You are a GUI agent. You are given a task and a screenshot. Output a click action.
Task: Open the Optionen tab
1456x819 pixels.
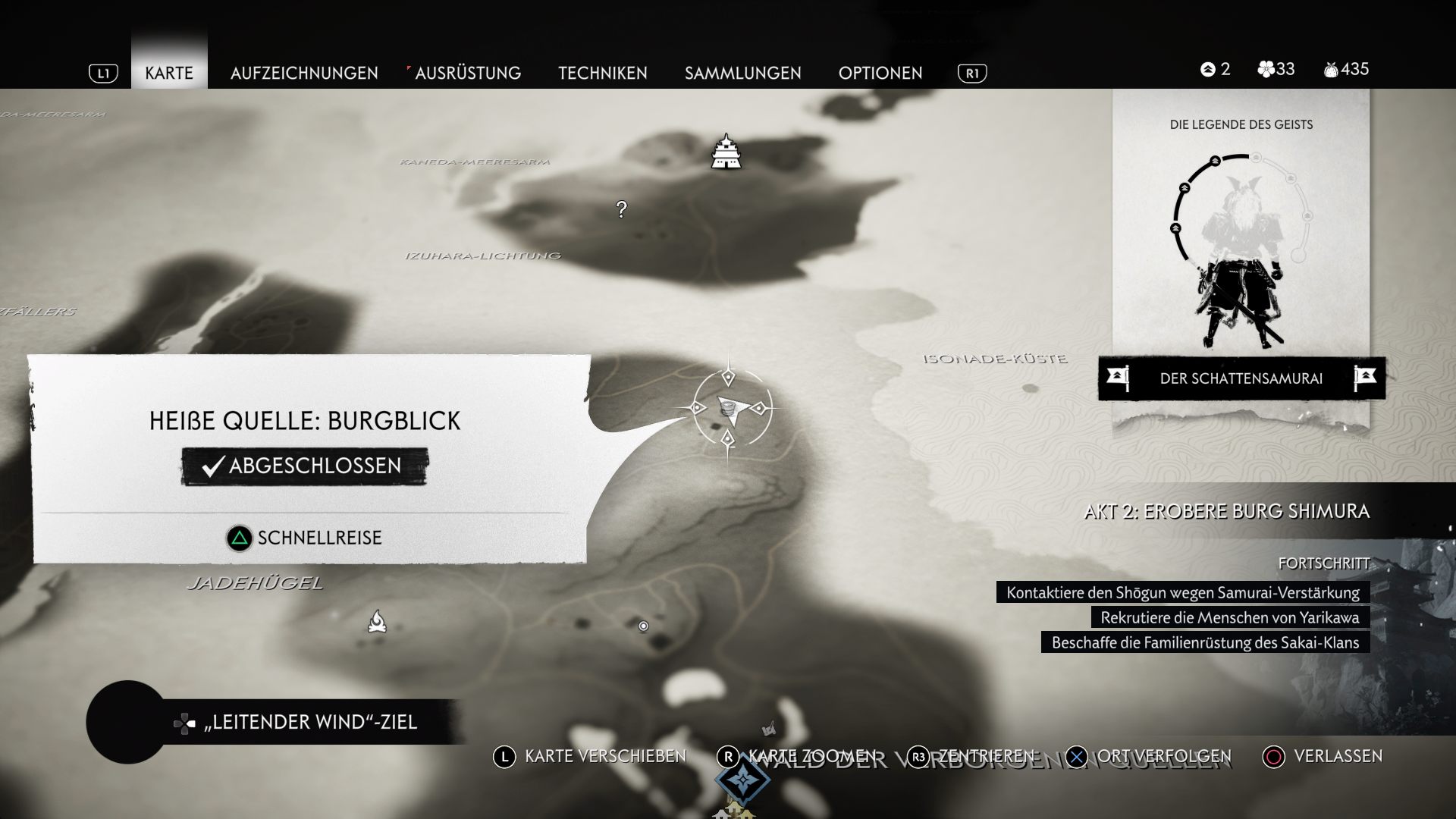pos(880,73)
